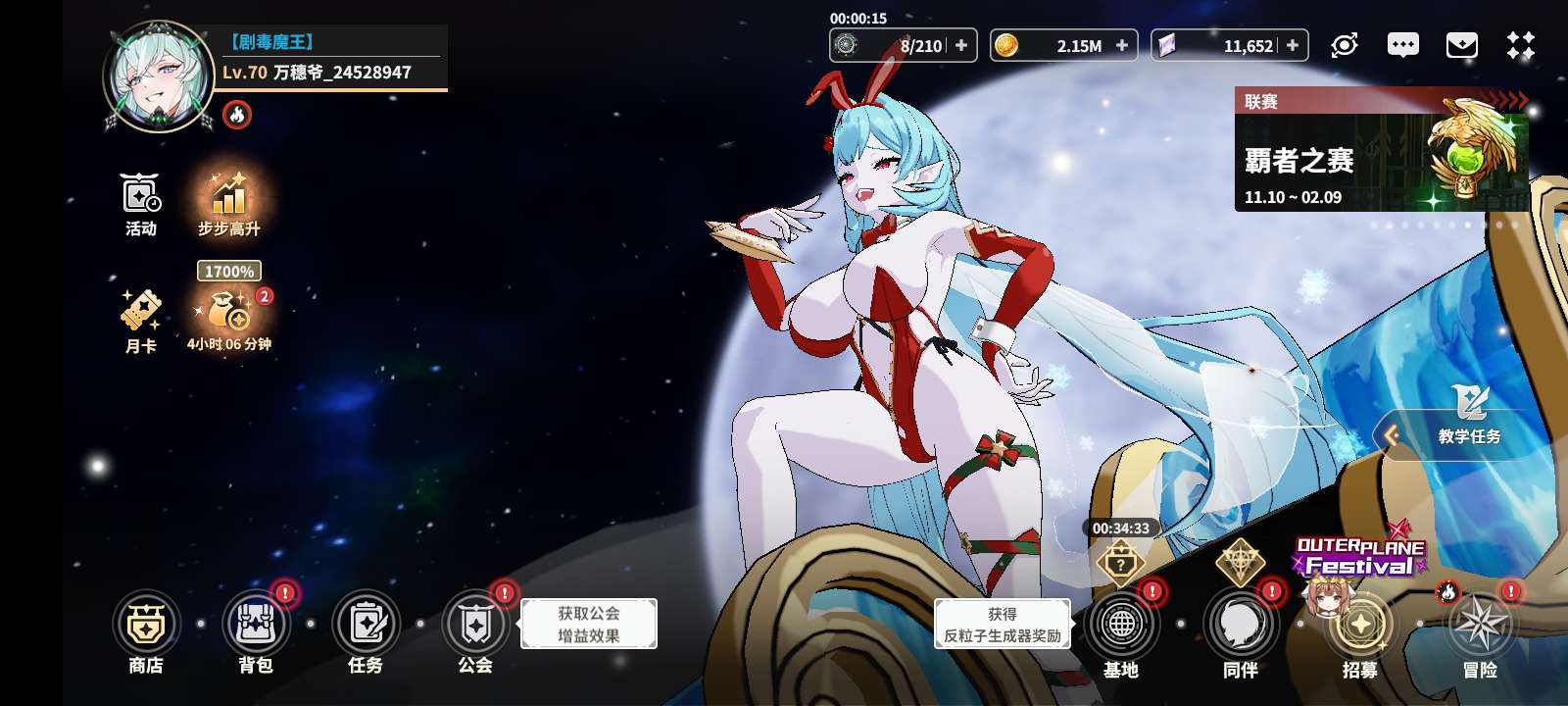
Task: Open the 同伴 companions menu
Action: click(x=1241, y=626)
